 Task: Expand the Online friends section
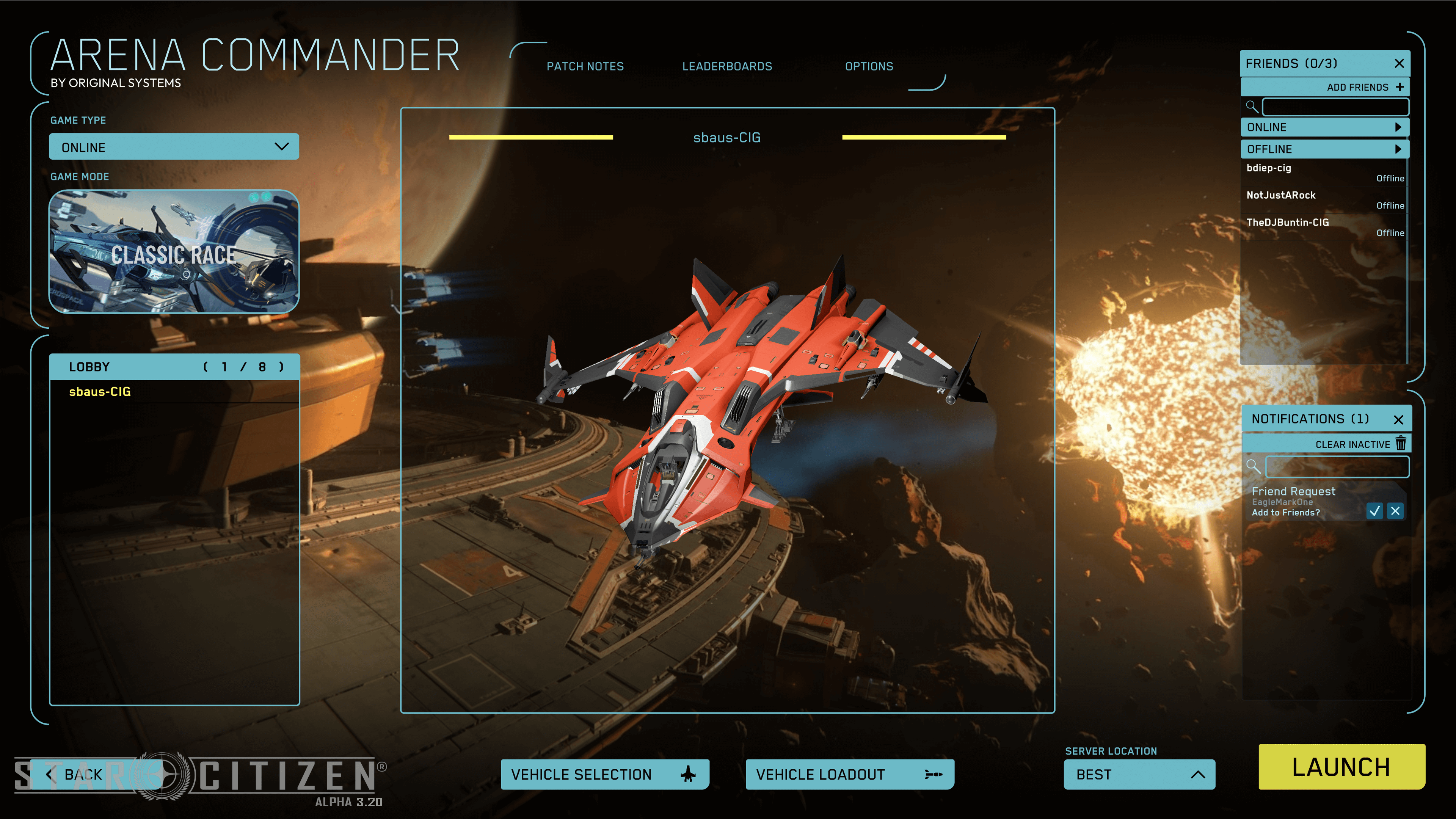click(1324, 127)
